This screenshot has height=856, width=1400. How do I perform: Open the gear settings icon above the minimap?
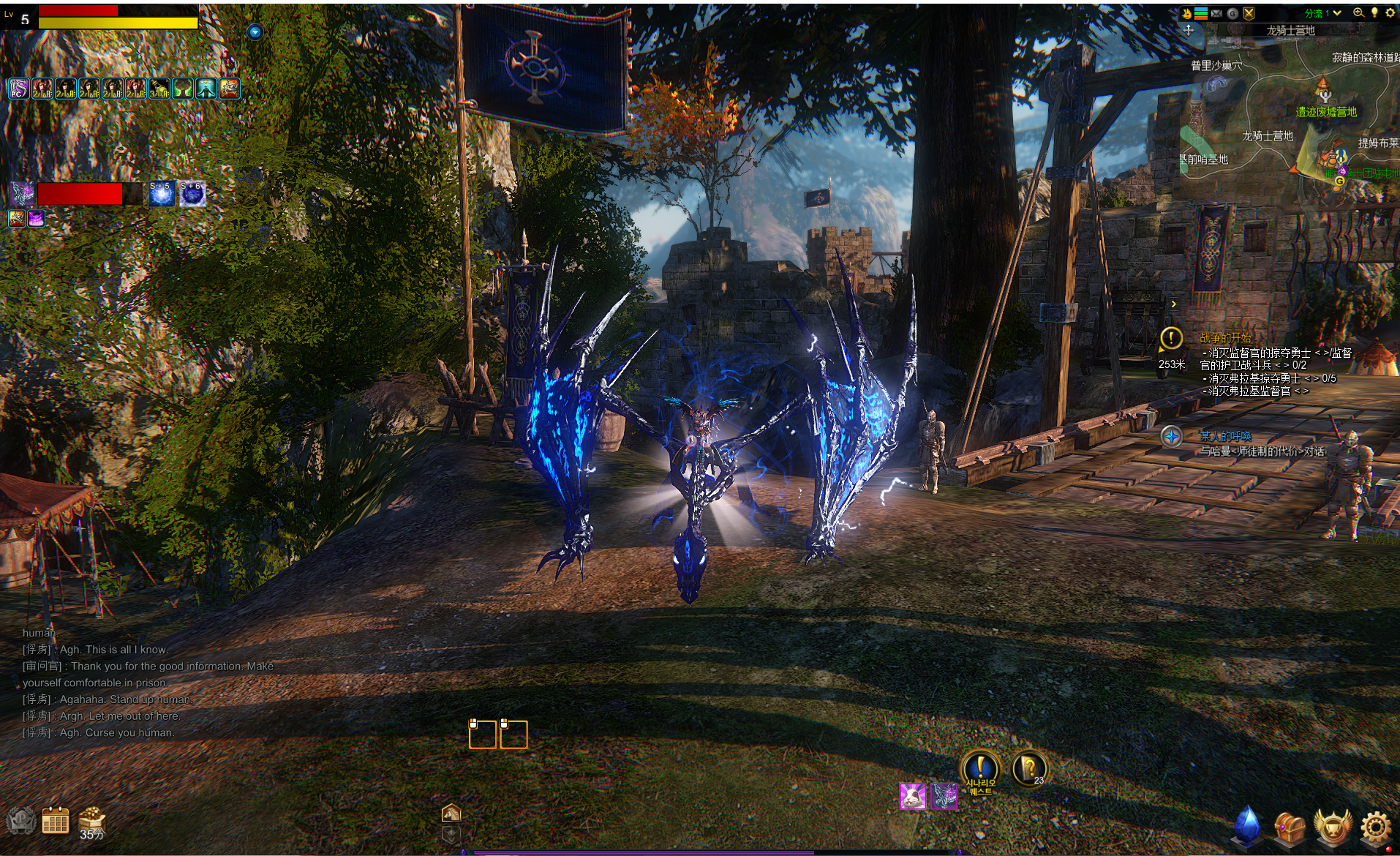(1390, 12)
